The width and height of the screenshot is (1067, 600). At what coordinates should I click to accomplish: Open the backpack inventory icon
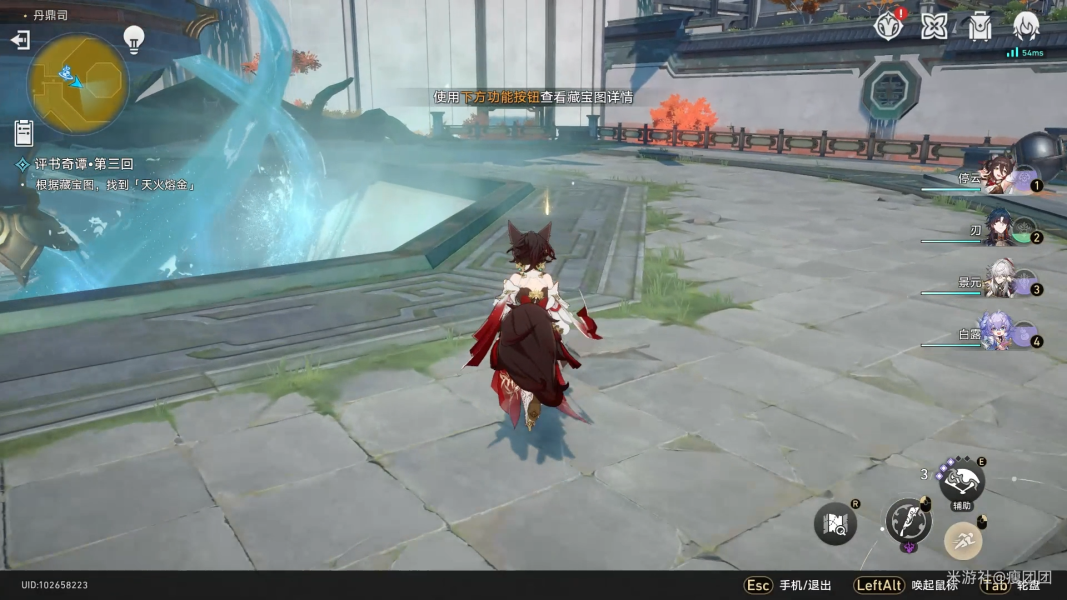(980, 26)
